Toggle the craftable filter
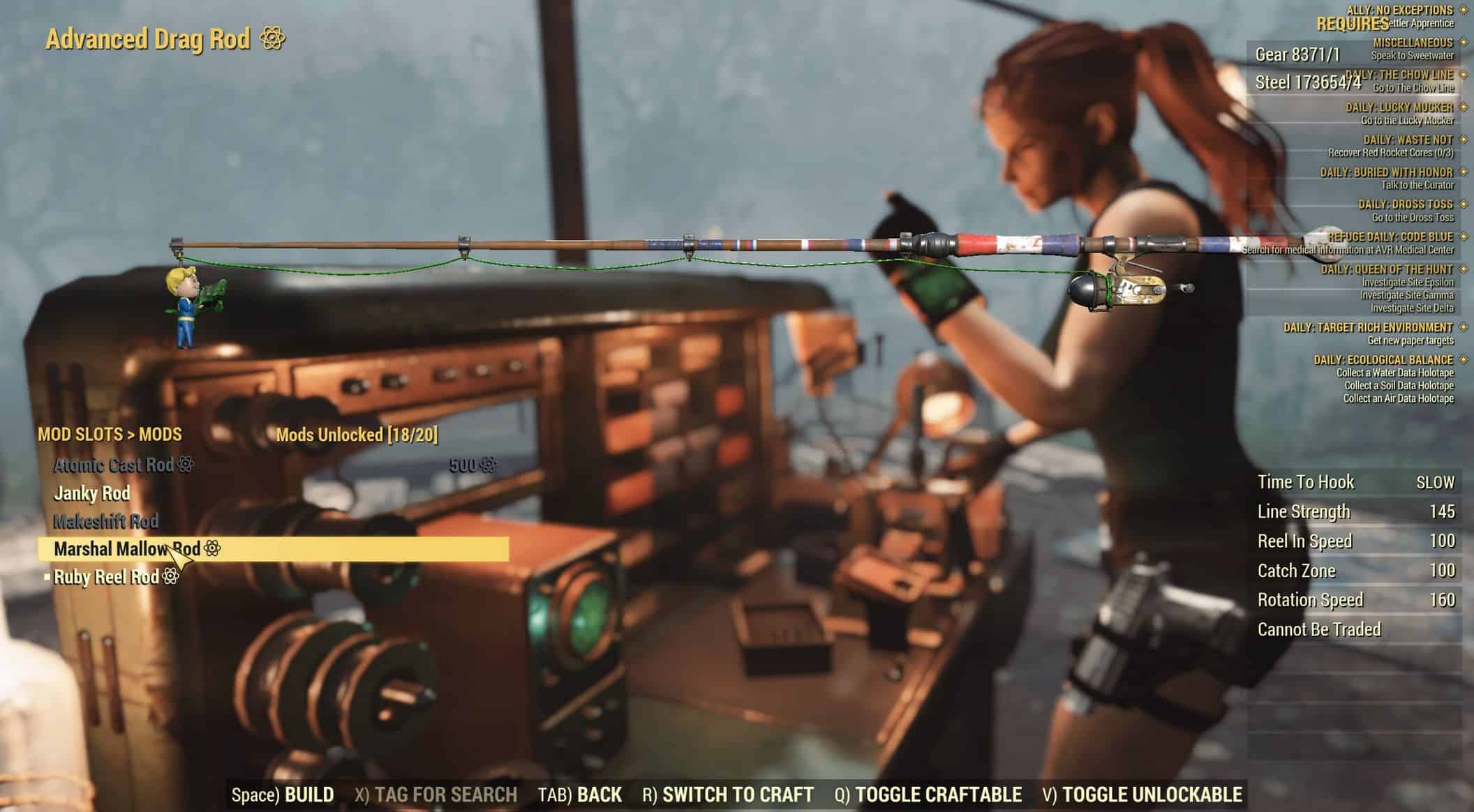 [x=928, y=795]
